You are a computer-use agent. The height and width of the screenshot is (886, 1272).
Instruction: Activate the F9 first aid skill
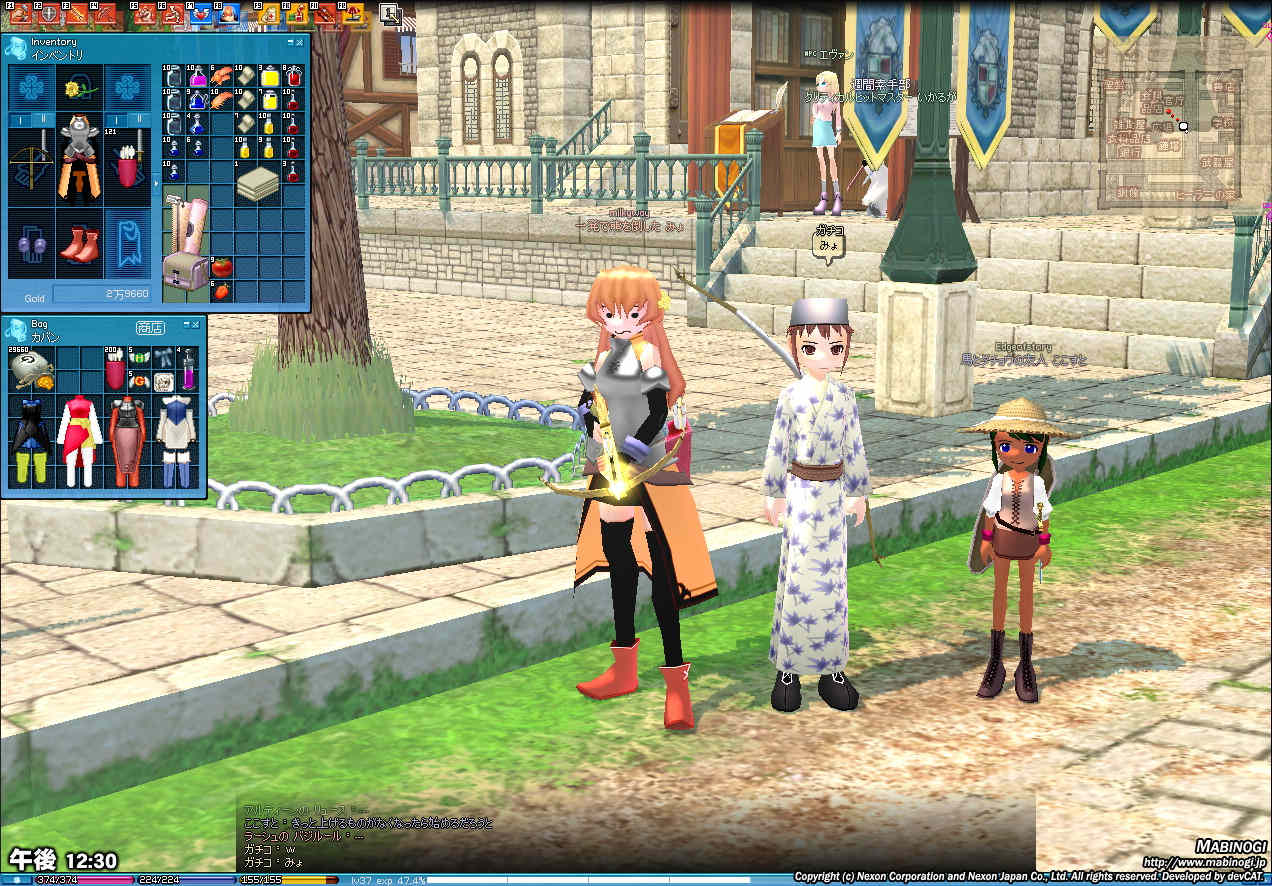[x=268, y=15]
